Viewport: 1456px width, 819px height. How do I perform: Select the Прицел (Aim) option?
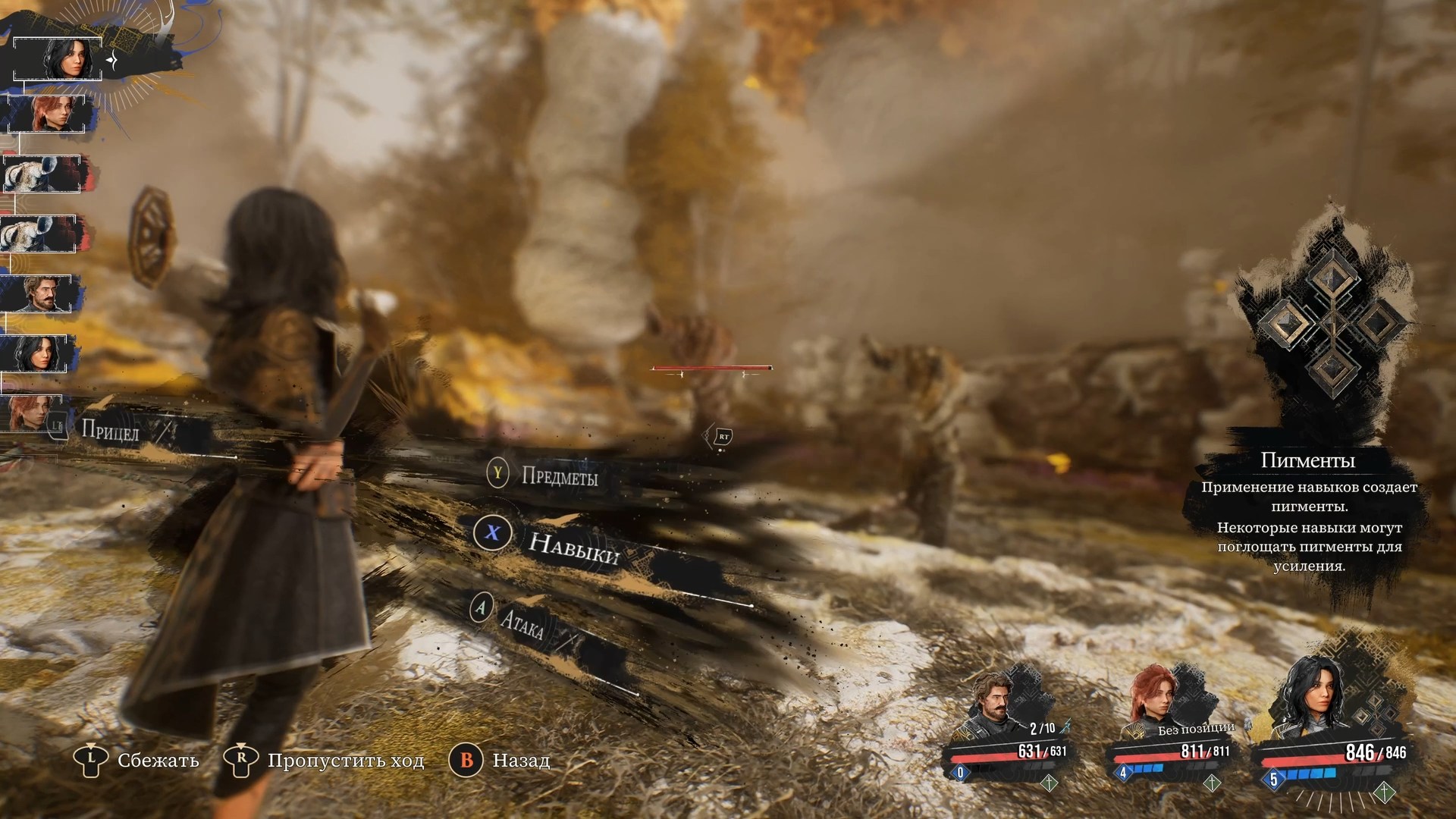110,431
